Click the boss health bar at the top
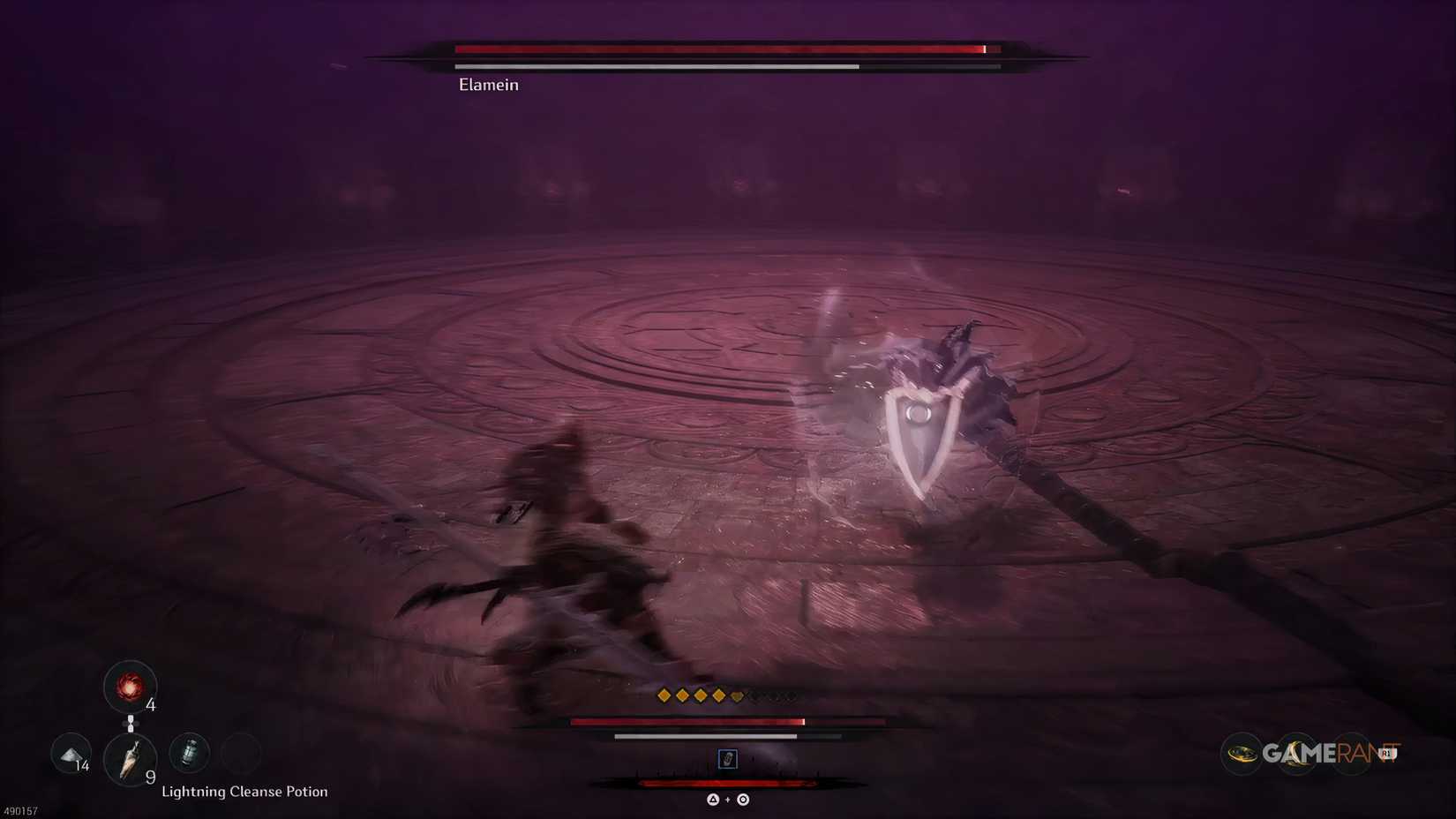The image size is (1456, 819). (719, 49)
